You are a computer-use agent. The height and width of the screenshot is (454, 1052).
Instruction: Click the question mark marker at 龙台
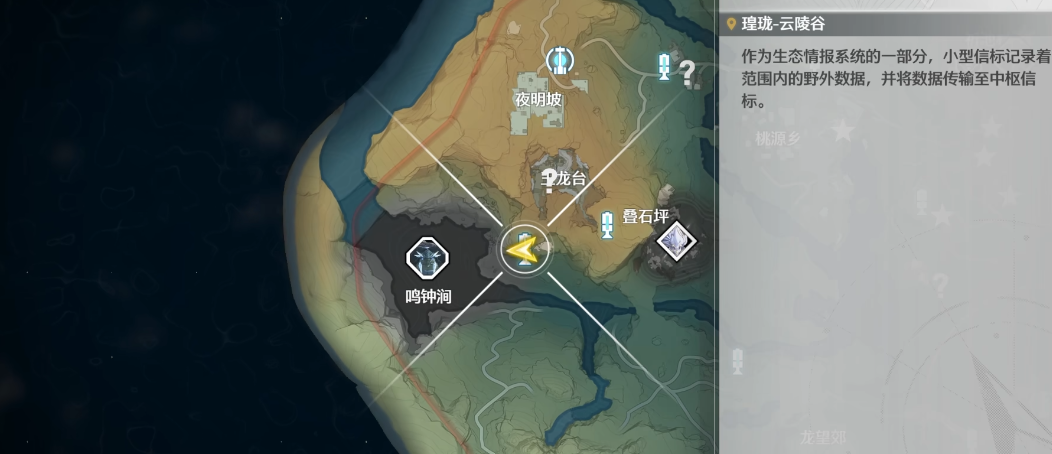pos(549,181)
